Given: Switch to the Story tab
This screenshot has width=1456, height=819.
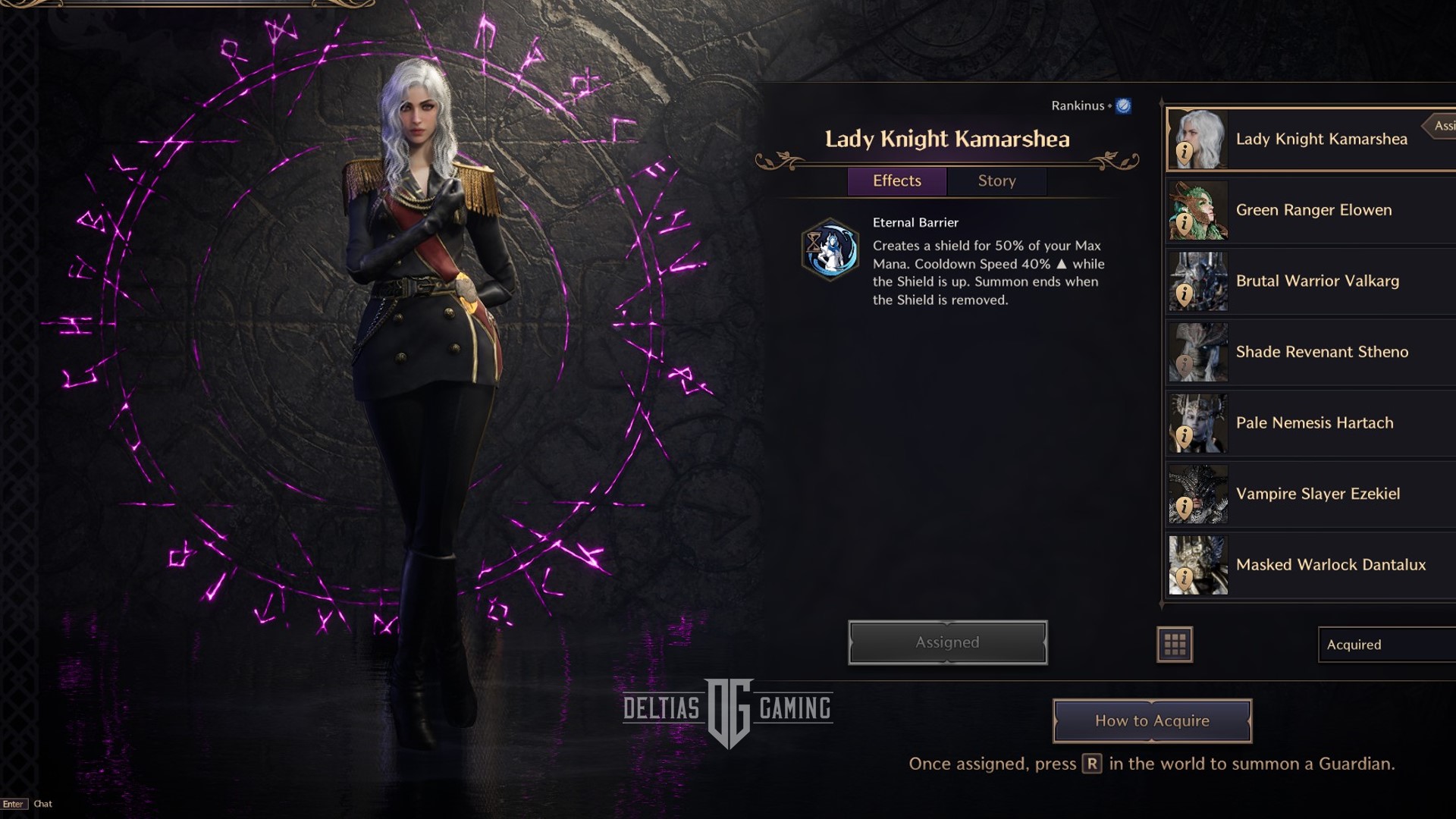Looking at the screenshot, I should pyautogui.click(x=996, y=181).
